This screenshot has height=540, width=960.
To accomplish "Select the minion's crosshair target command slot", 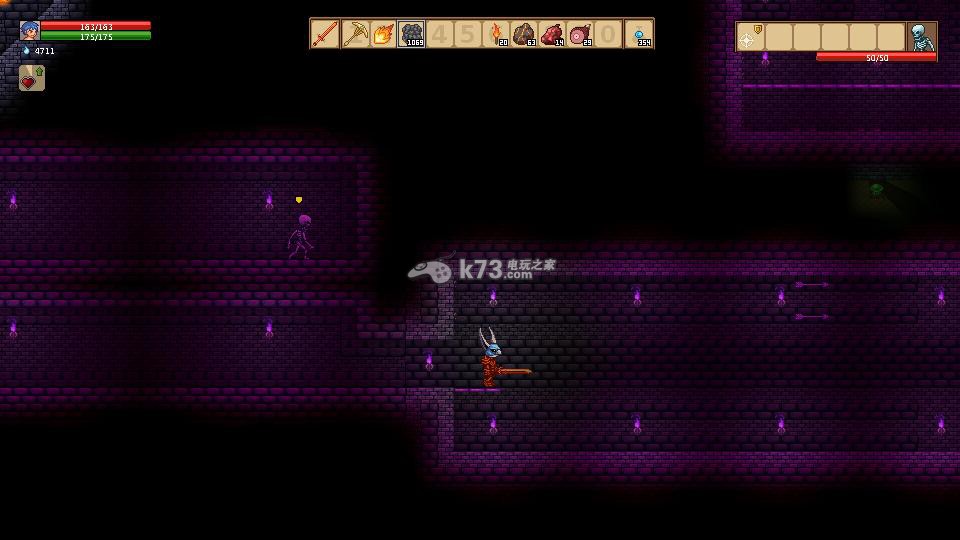I will click(x=750, y=38).
